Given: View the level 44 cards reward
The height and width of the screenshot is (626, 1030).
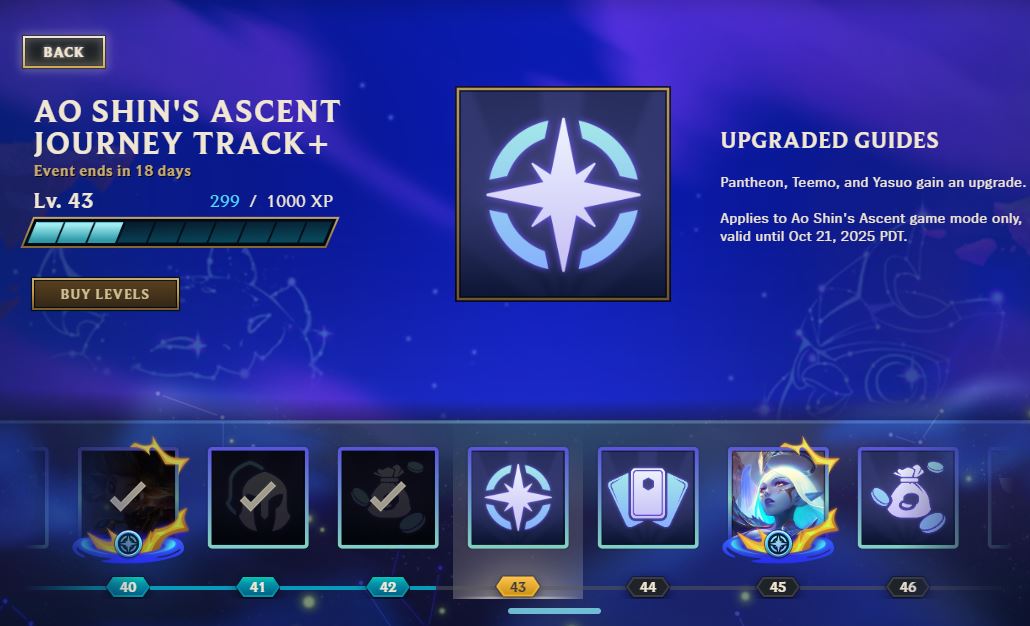Looking at the screenshot, I should [x=648, y=497].
